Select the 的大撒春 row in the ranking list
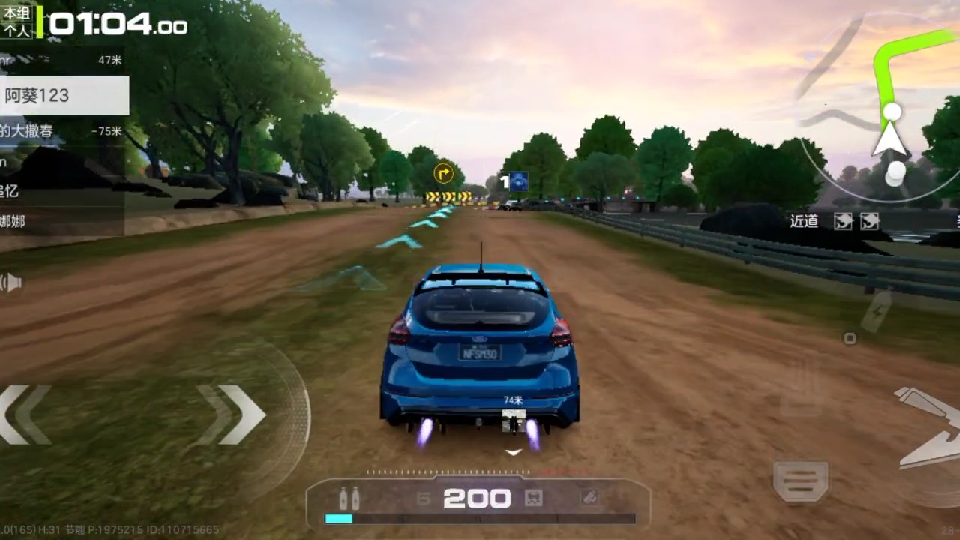Image resolution: width=960 pixels, height=540 pixels. point(60,131)
